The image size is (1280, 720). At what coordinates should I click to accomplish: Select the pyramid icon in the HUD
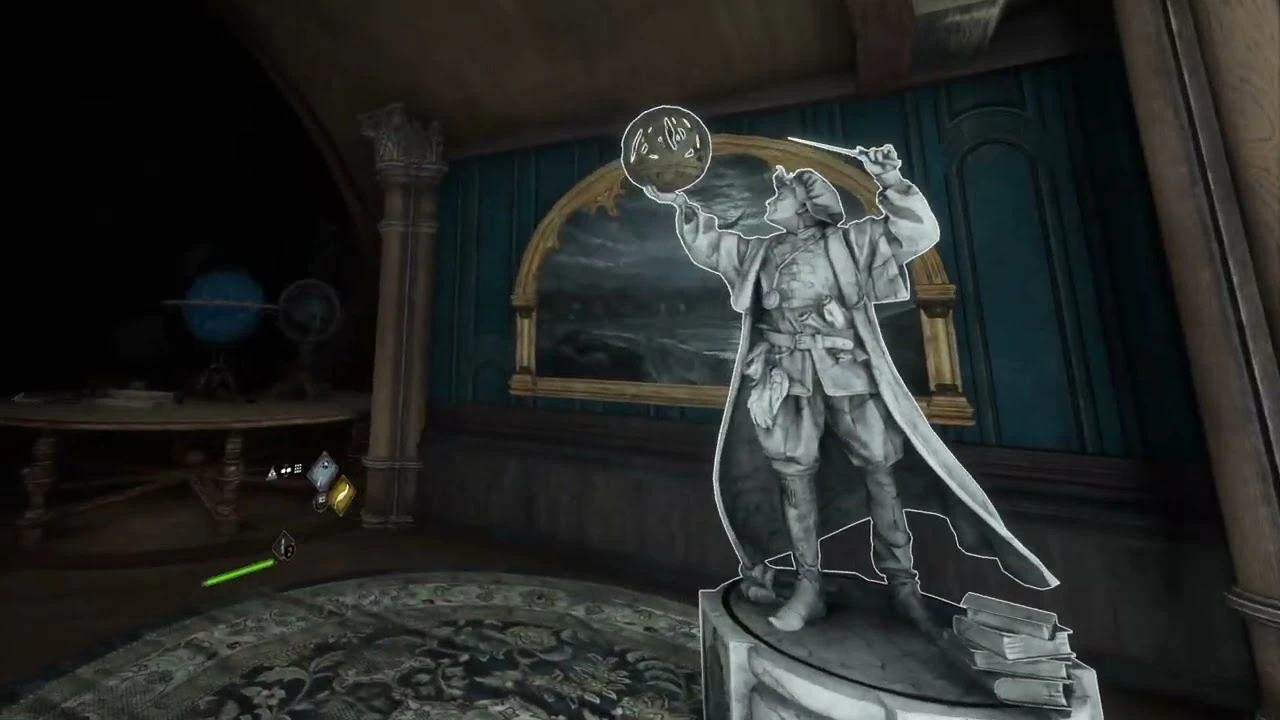tap(273, 471)
